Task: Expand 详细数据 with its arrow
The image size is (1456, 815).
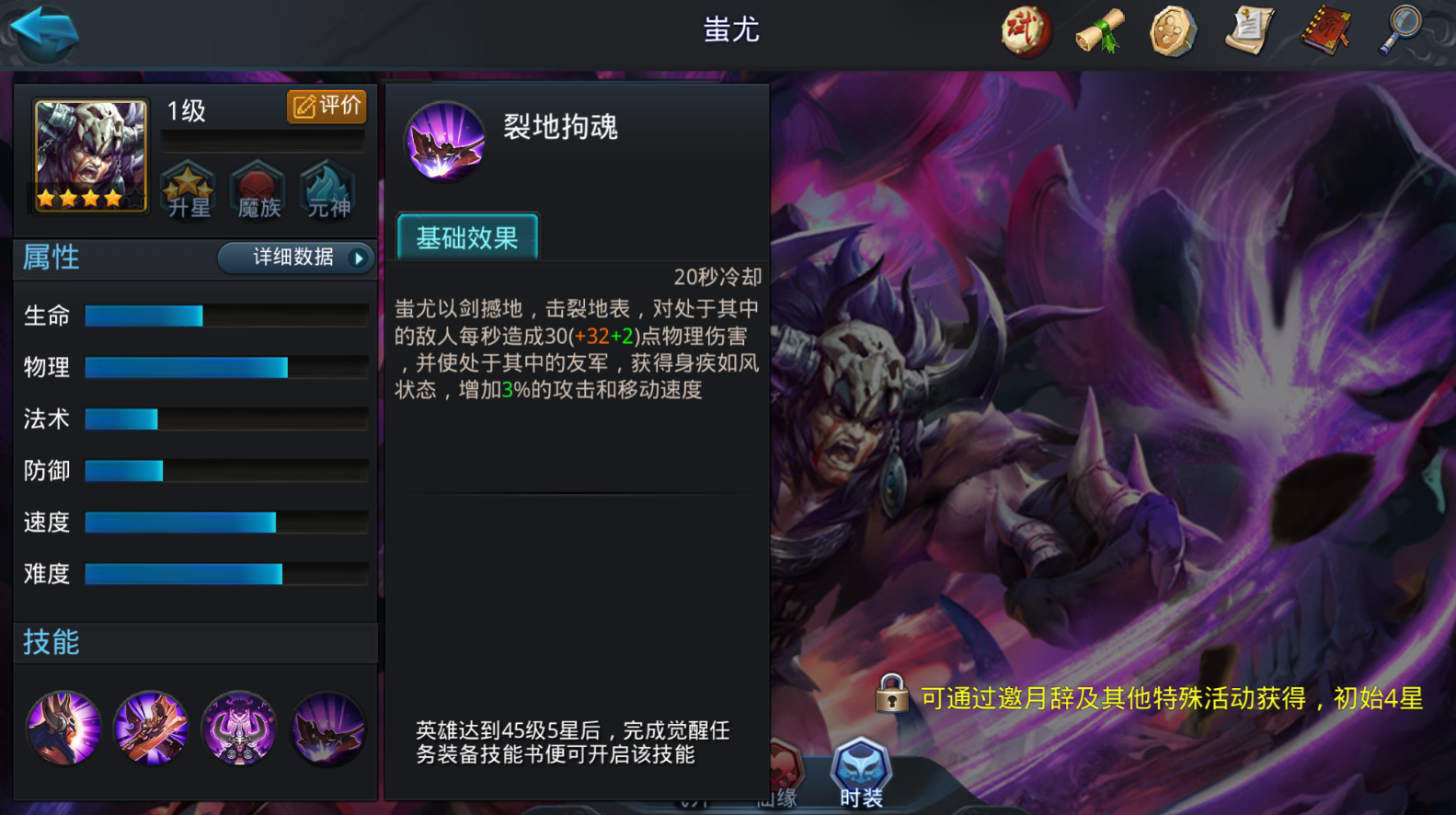Action: click(x=294, y=258)
